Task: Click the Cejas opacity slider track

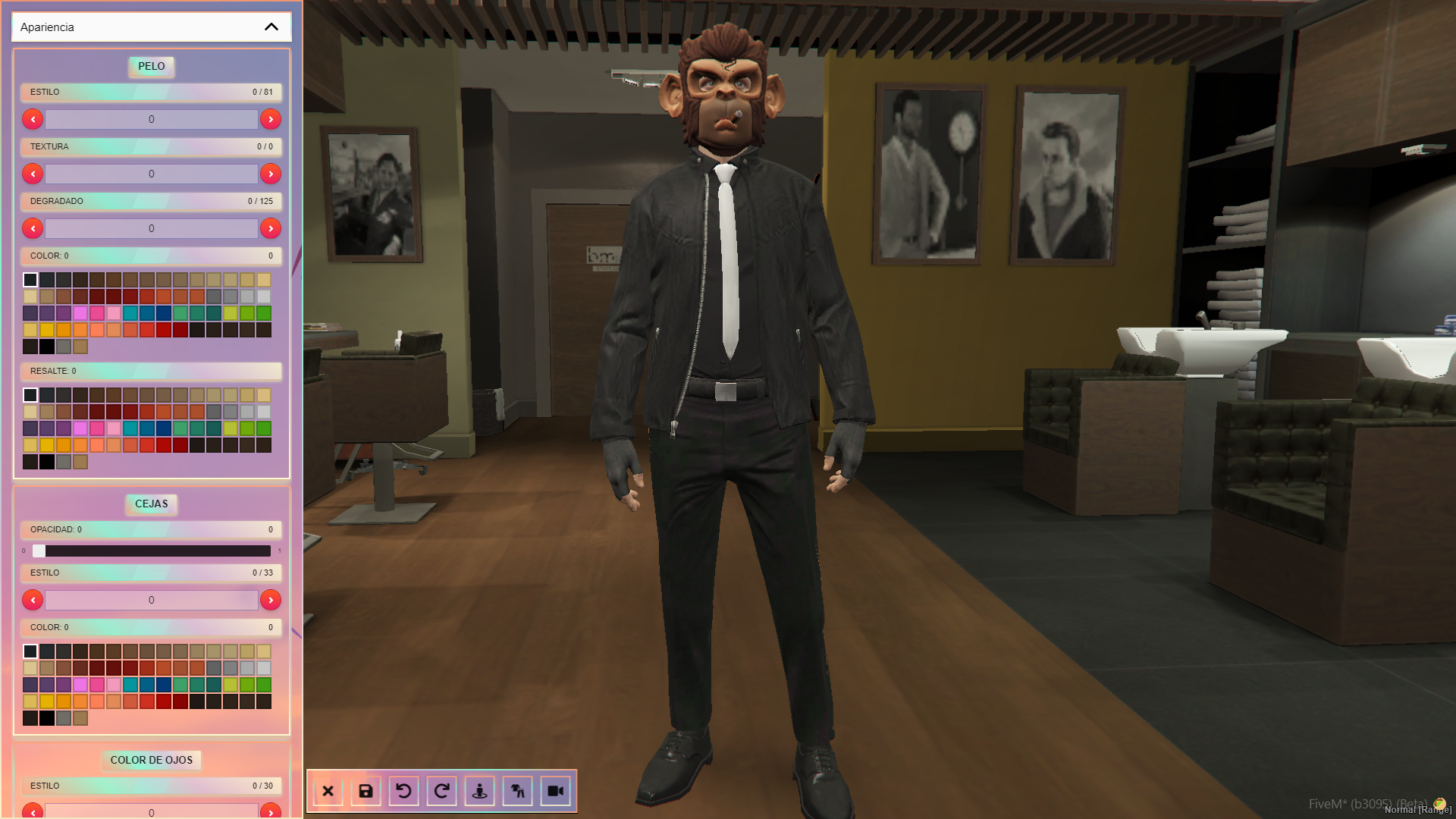Action: [152, 551]
